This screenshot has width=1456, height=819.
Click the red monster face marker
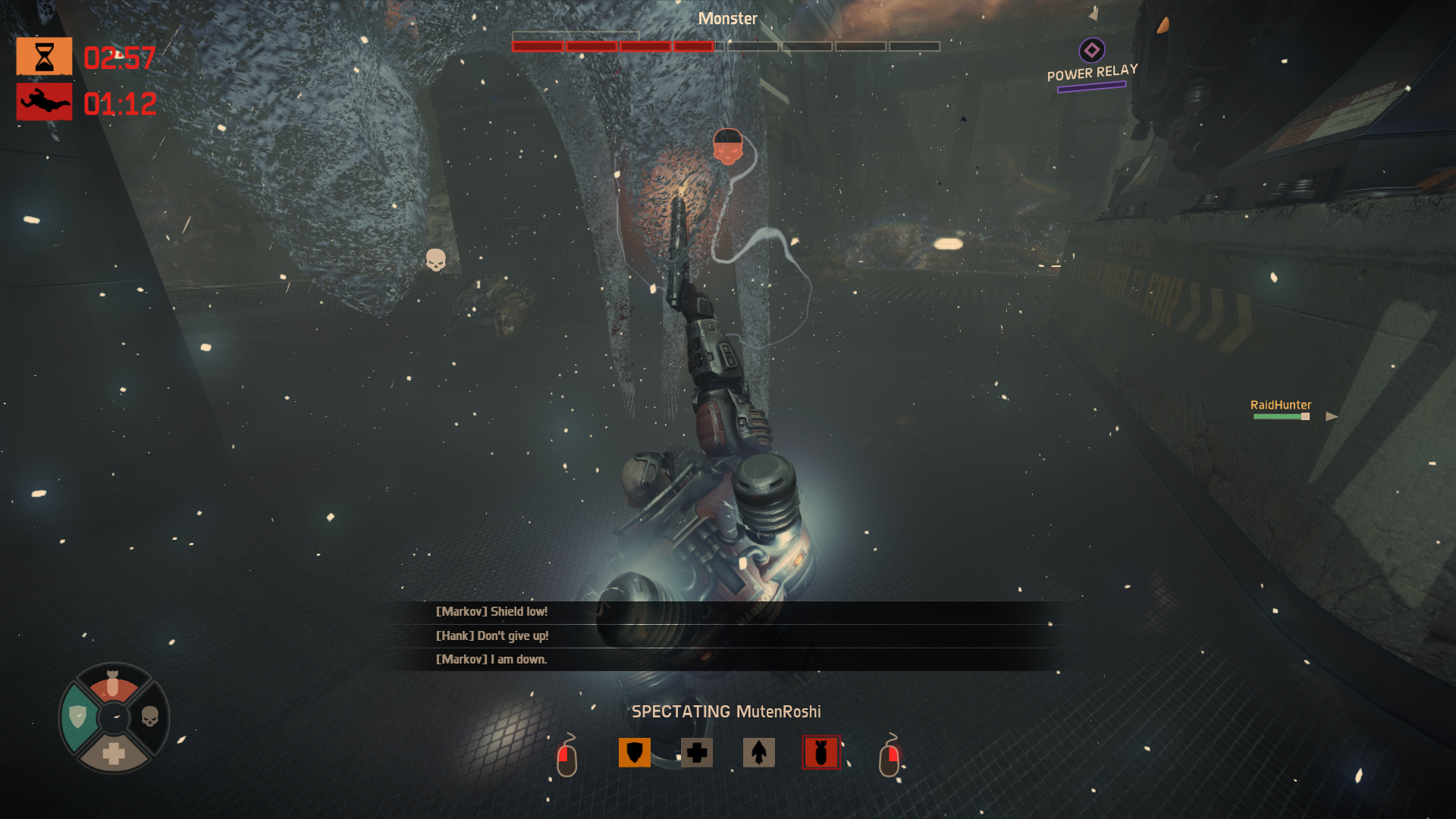(727, 147)
